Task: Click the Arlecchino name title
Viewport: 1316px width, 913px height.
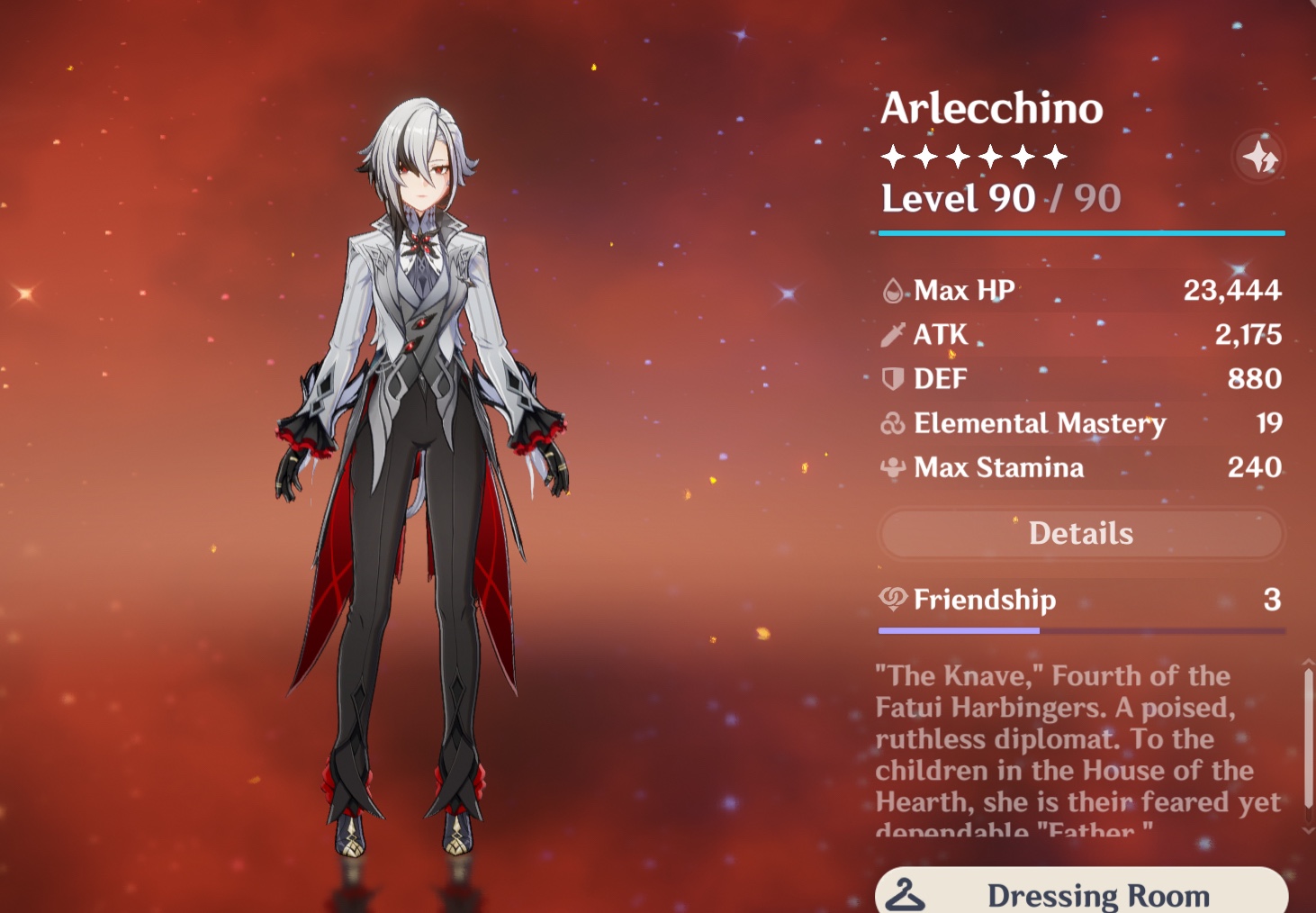Action: 990,108
